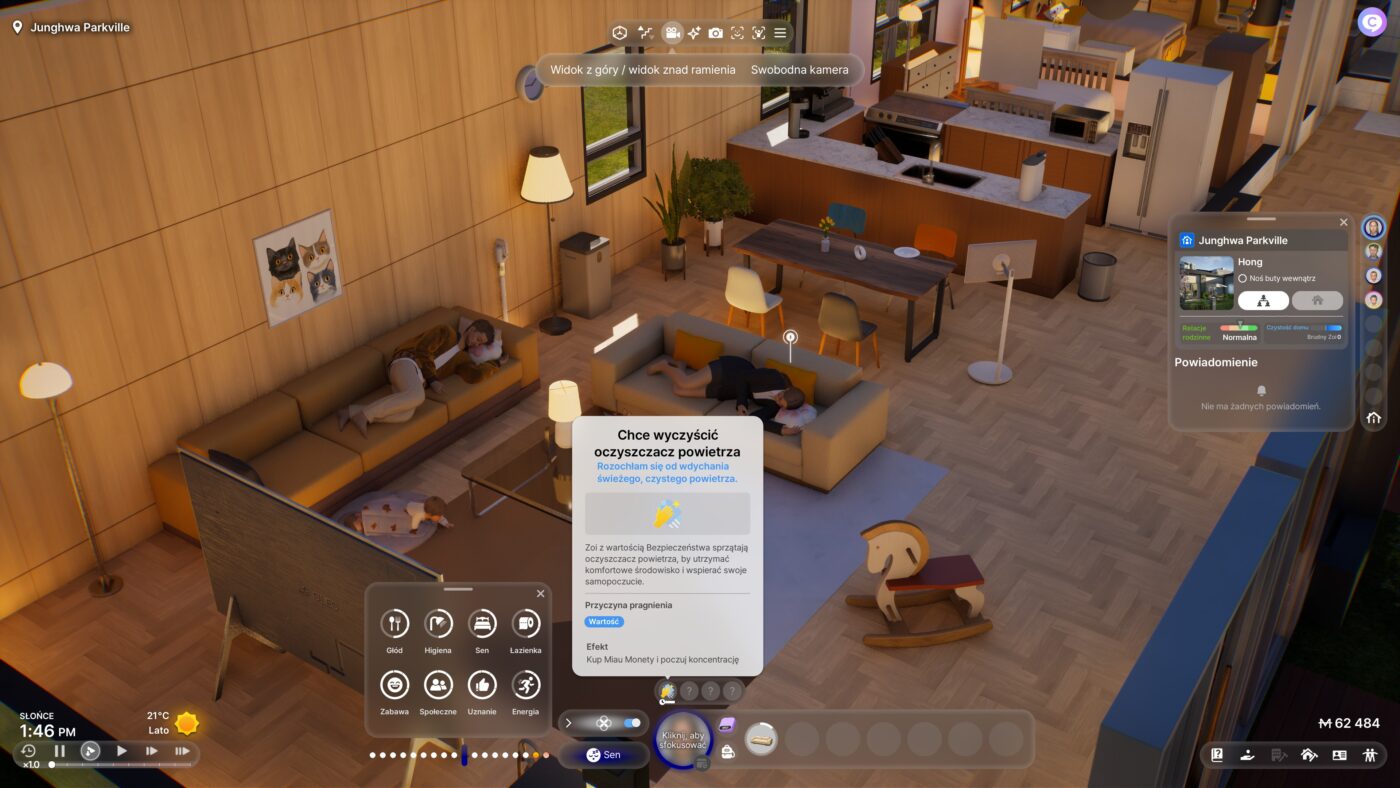Screen dimensions: 1400x788
Task: Click the Głód need icon
Action: click(394, 624)
